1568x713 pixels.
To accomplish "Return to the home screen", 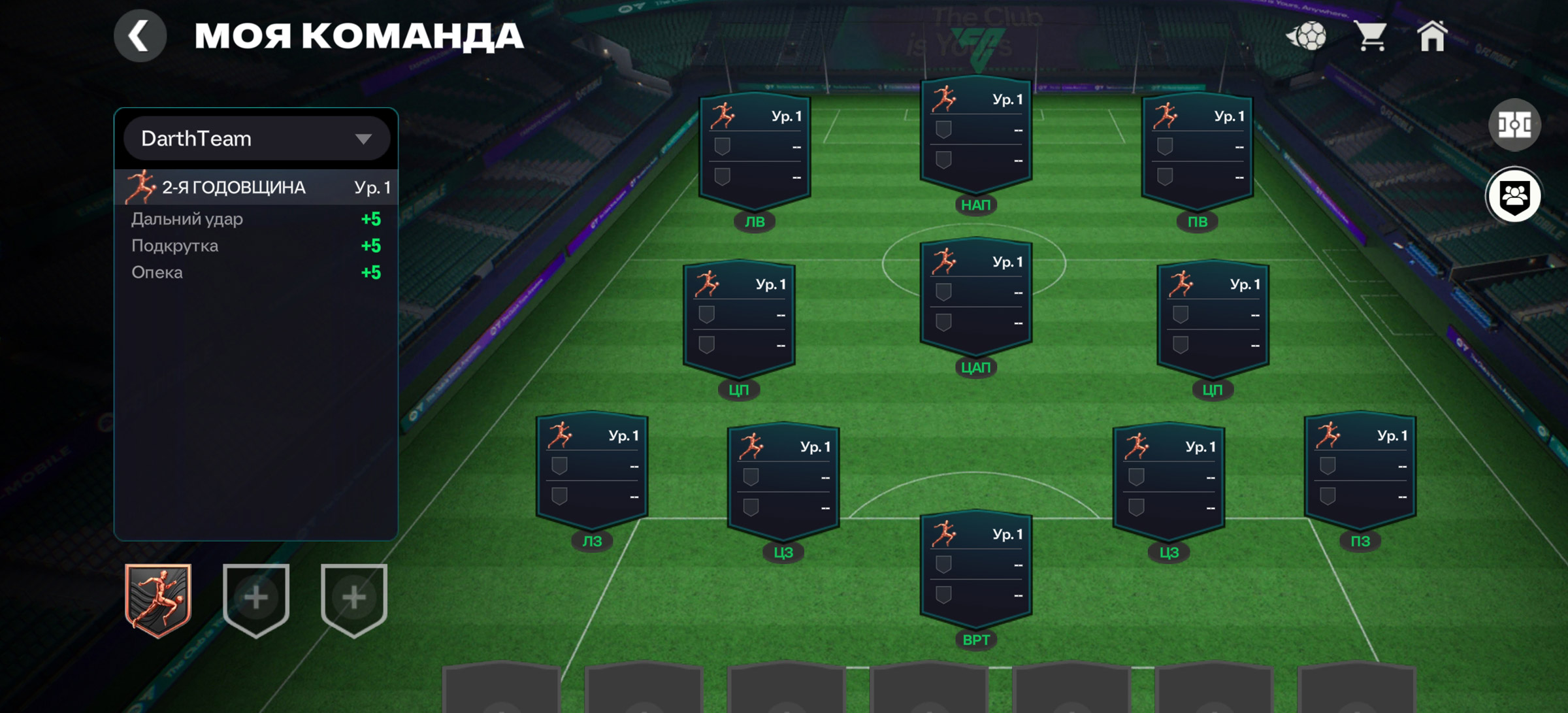I will [x=1431, y=36].
